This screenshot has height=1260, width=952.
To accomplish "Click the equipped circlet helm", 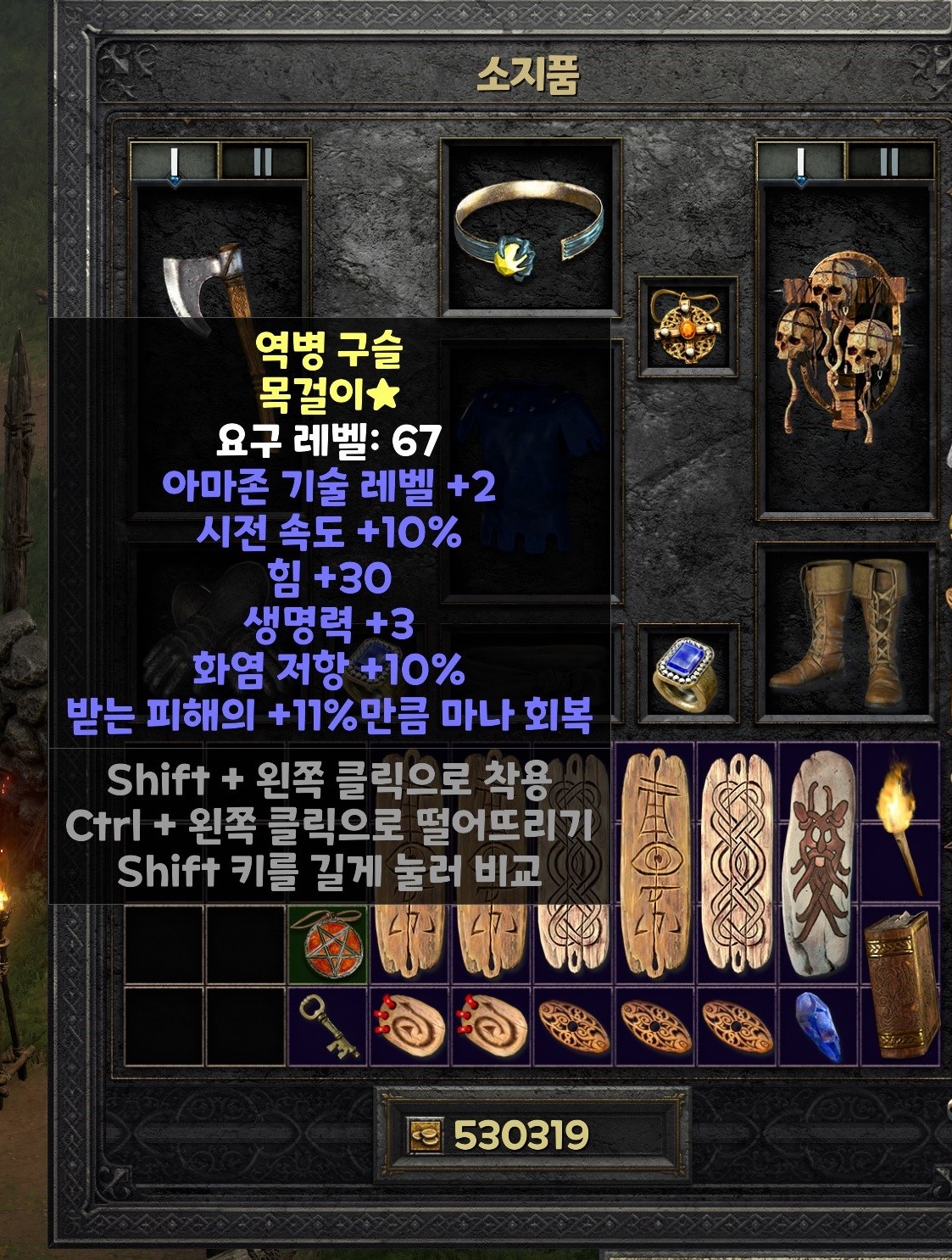I will click(530, 227).
